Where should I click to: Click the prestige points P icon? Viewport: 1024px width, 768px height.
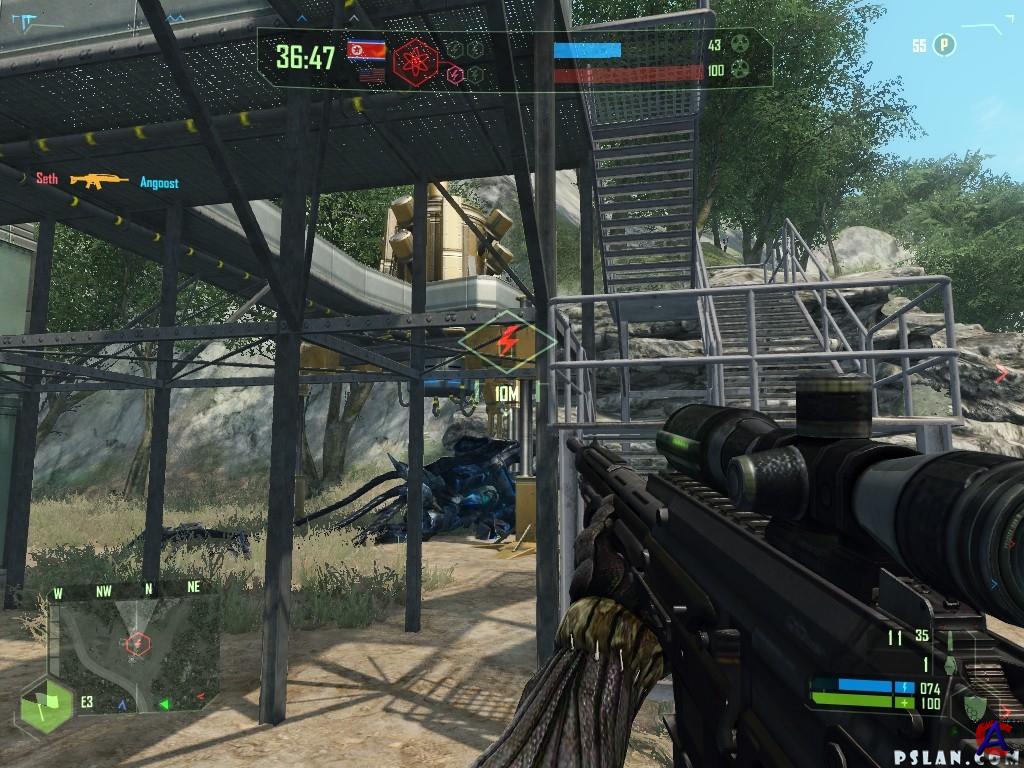pyautogui.click(x=944, y=45)
